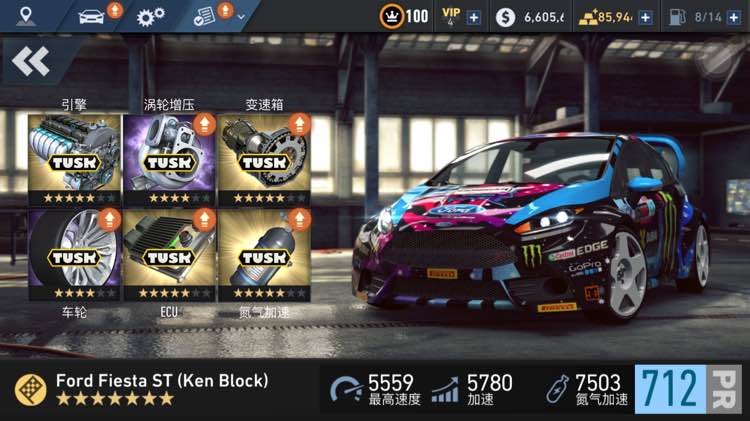Viewport: 750px width, 421px height.
Task: Choose the gearbox (变速箱) upgrade part
Action: click(x=264, y=158)
